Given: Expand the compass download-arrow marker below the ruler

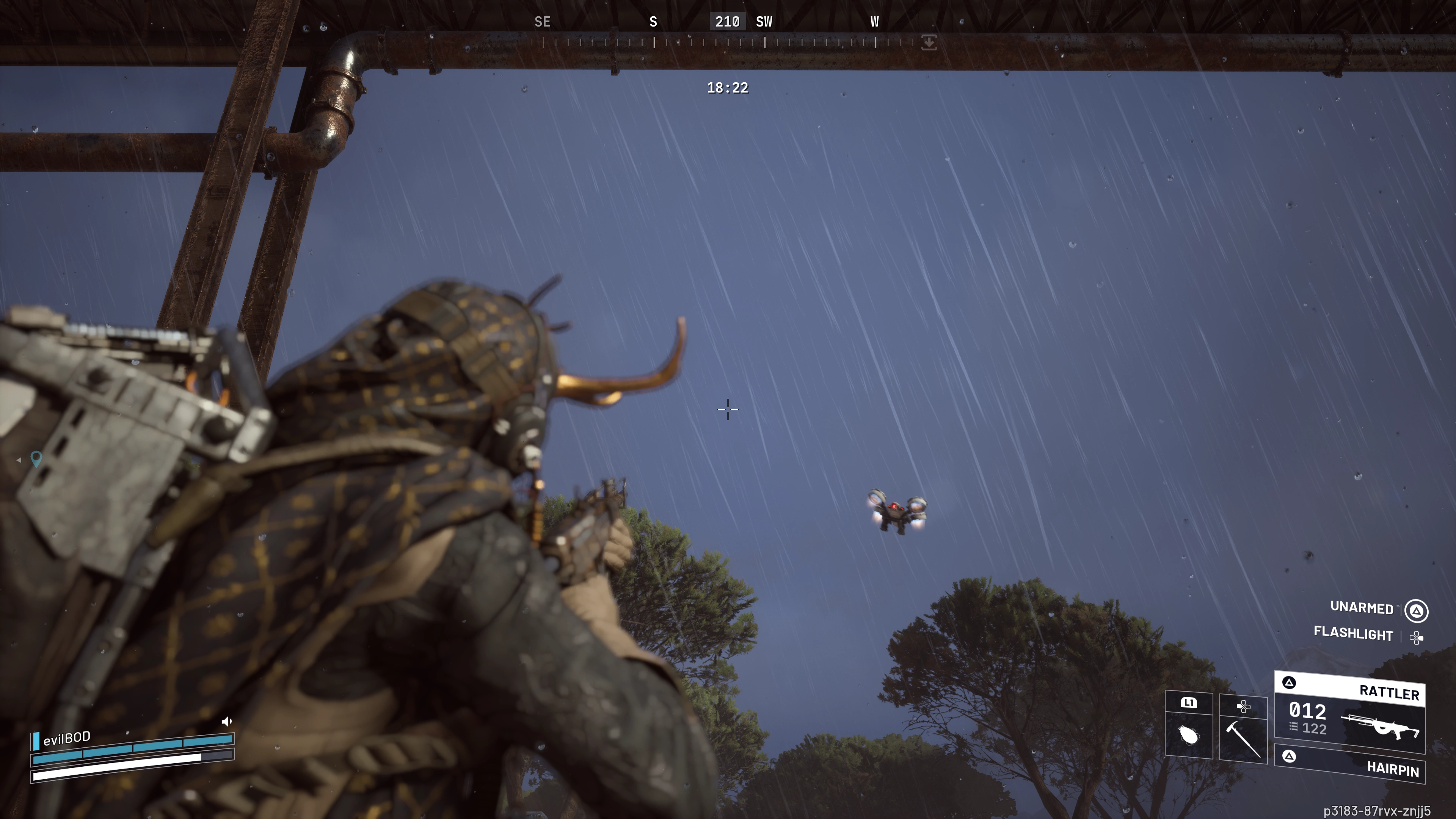Looking at the screenshot, I should coord(929,42).
